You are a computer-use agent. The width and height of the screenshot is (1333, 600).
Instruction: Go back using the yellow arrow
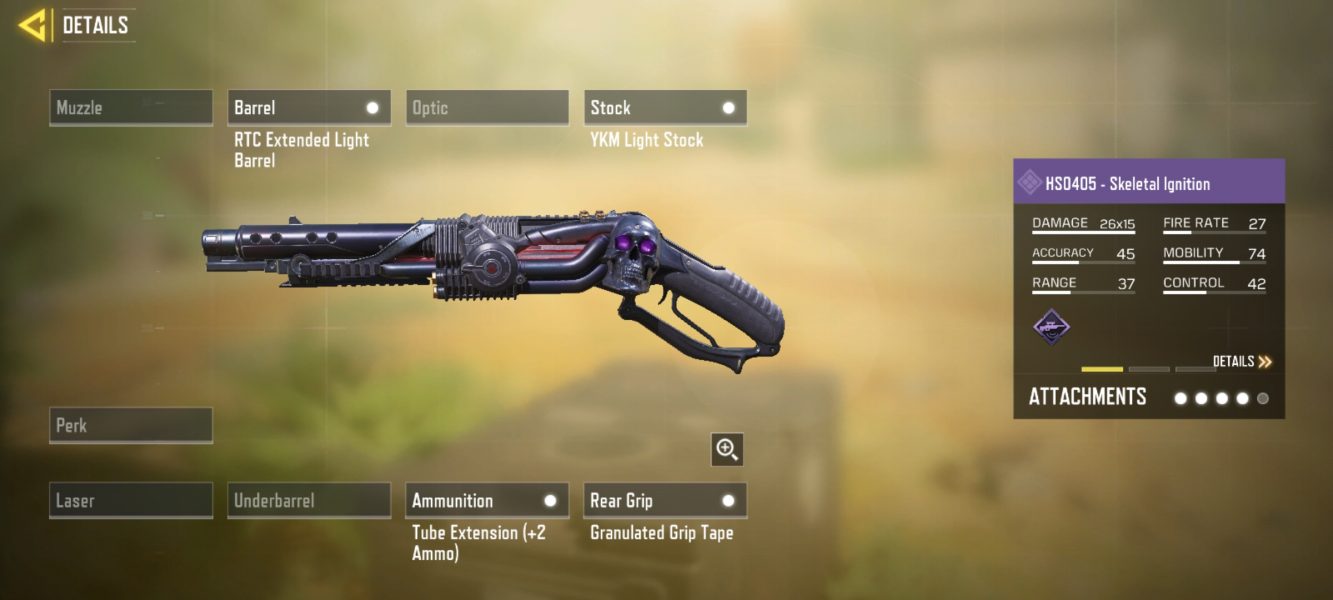pos(33,25)
